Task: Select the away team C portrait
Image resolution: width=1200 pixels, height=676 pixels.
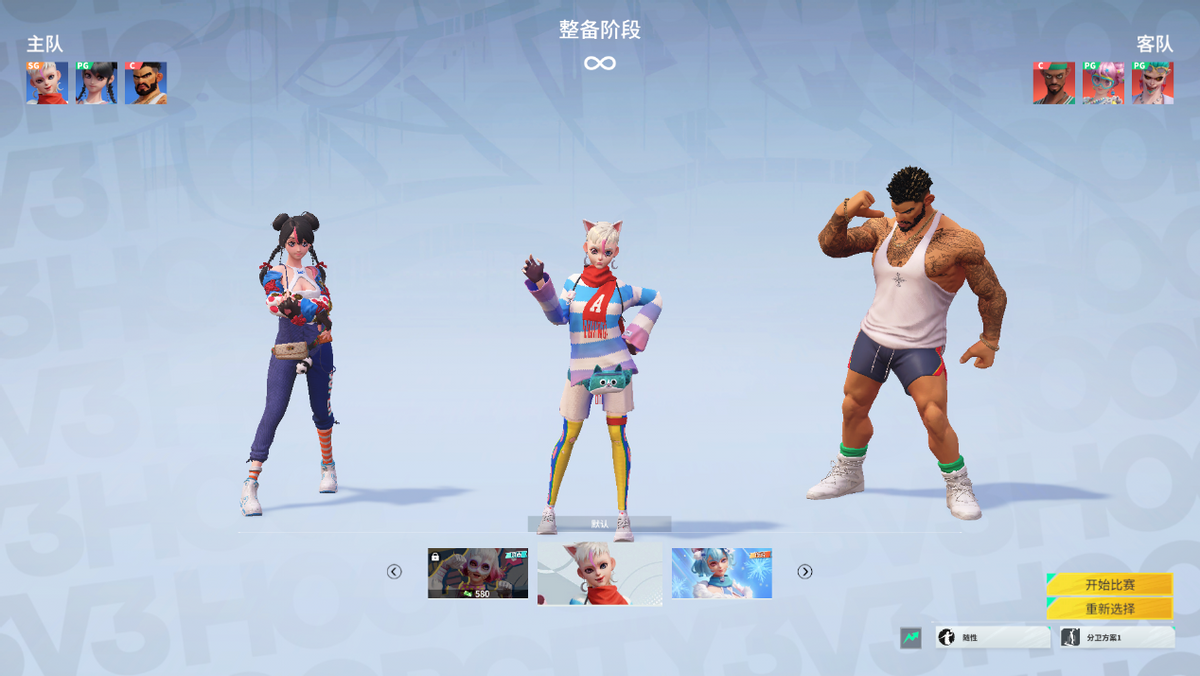Action: pos(1054,83)
